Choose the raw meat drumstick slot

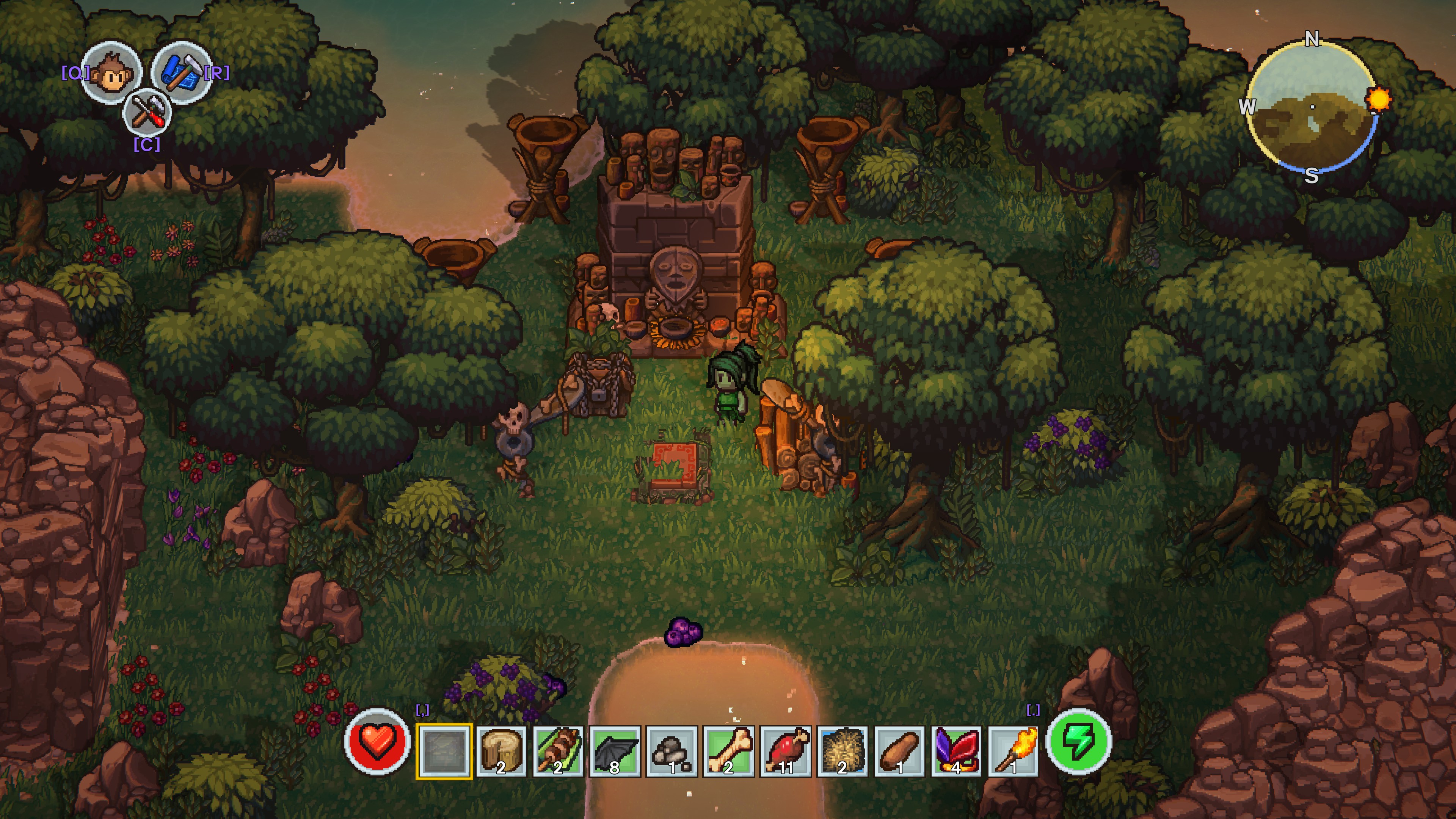coord(786,751)
